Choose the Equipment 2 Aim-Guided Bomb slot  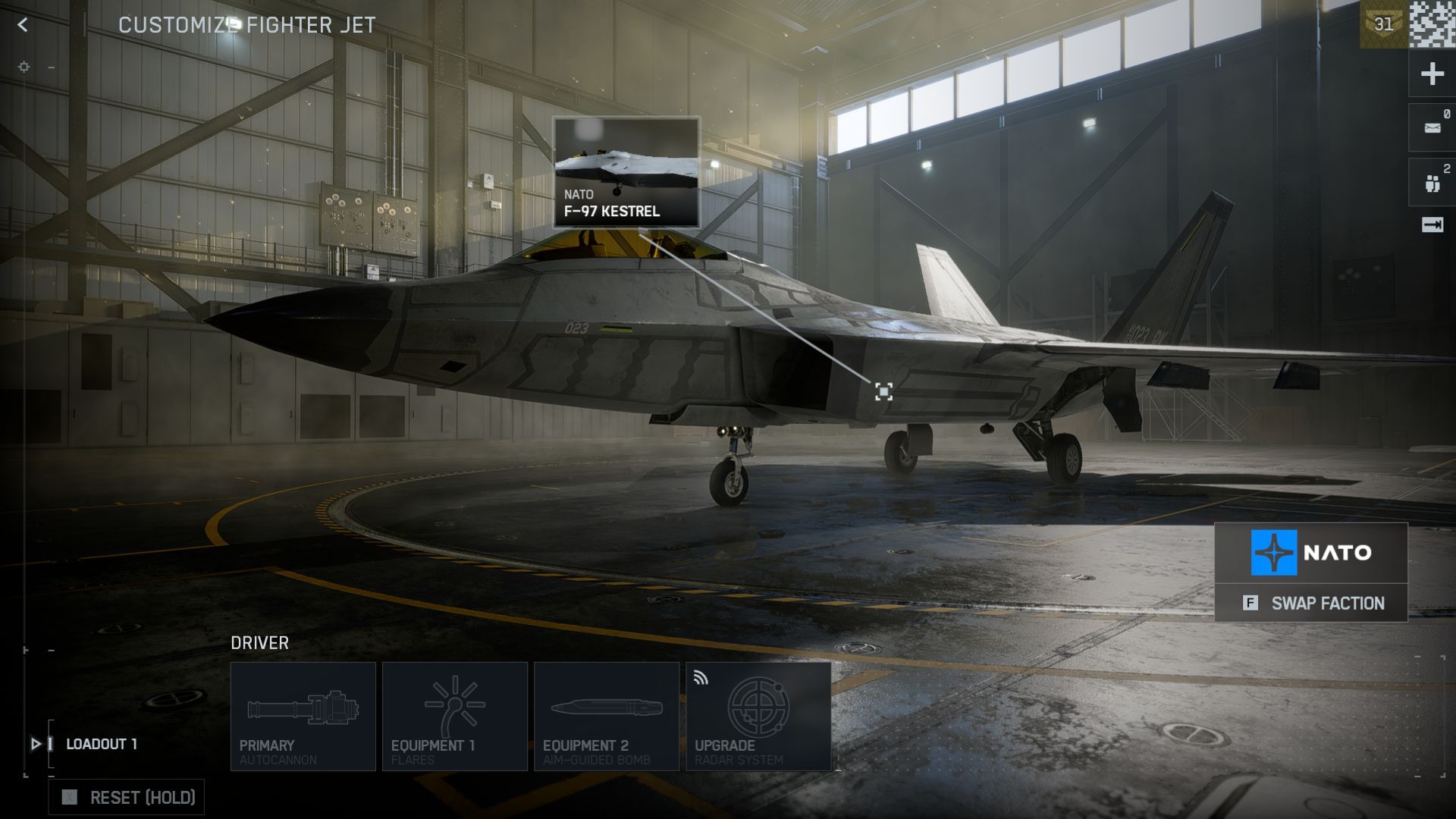(x=607, y=717)
